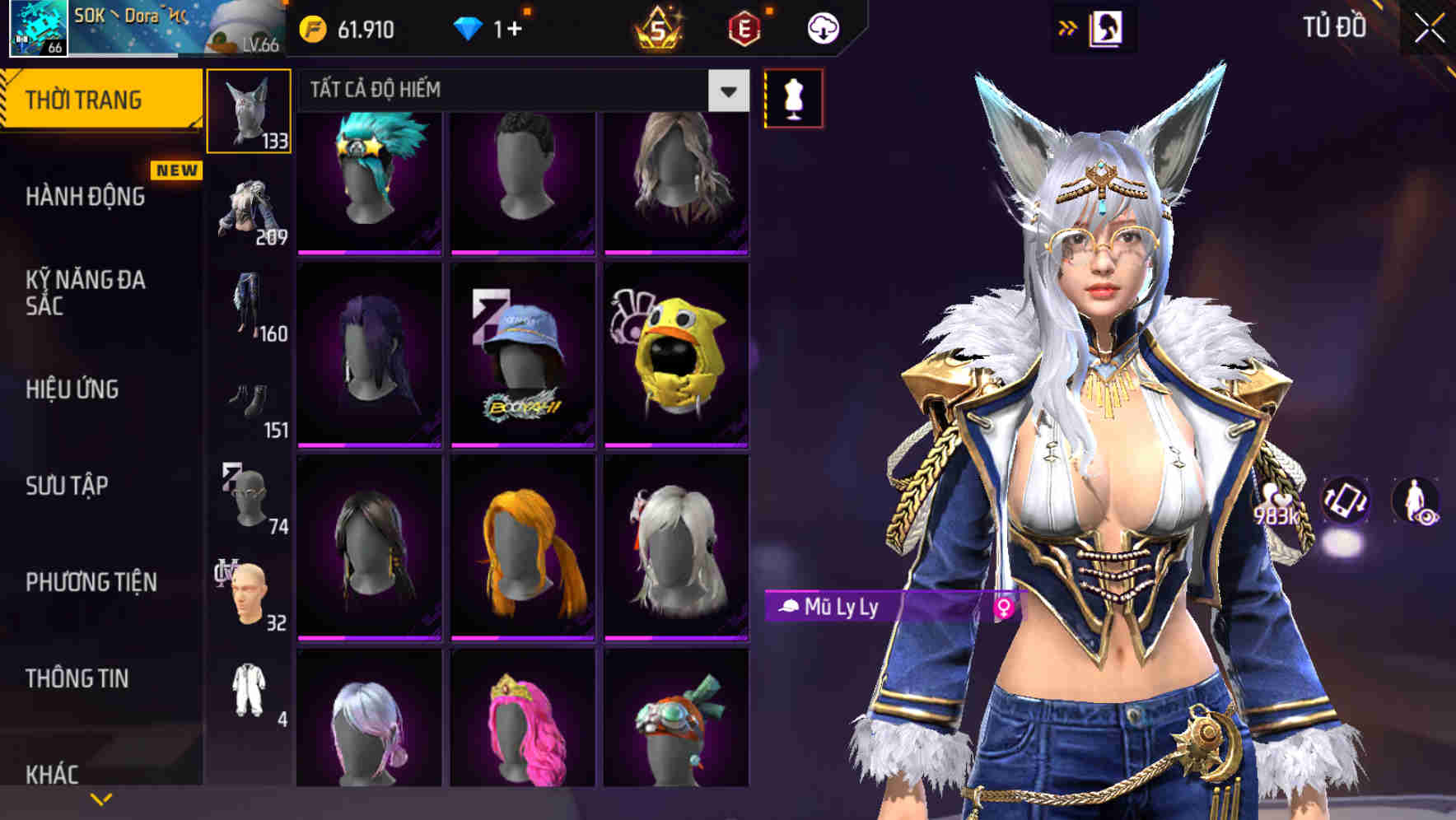Select the helmets category icon showing 133
The image size is (1456, 820).
coord(248,111)
